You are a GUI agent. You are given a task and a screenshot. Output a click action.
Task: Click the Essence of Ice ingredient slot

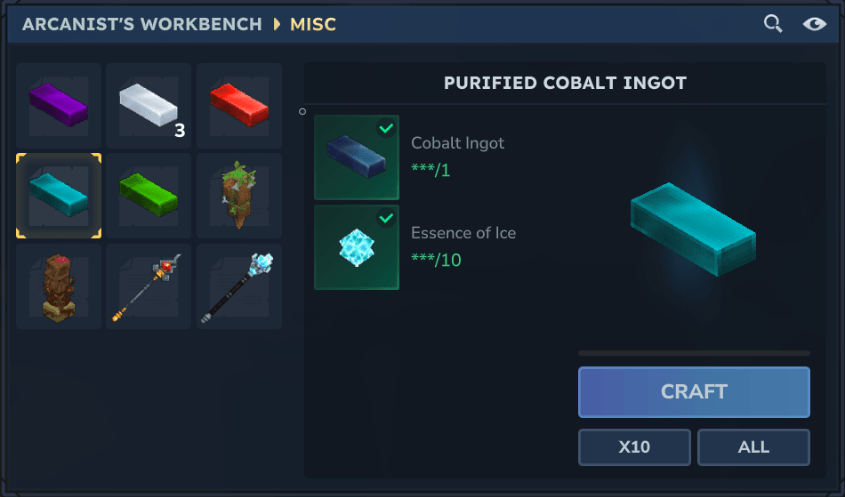(356, 247)
